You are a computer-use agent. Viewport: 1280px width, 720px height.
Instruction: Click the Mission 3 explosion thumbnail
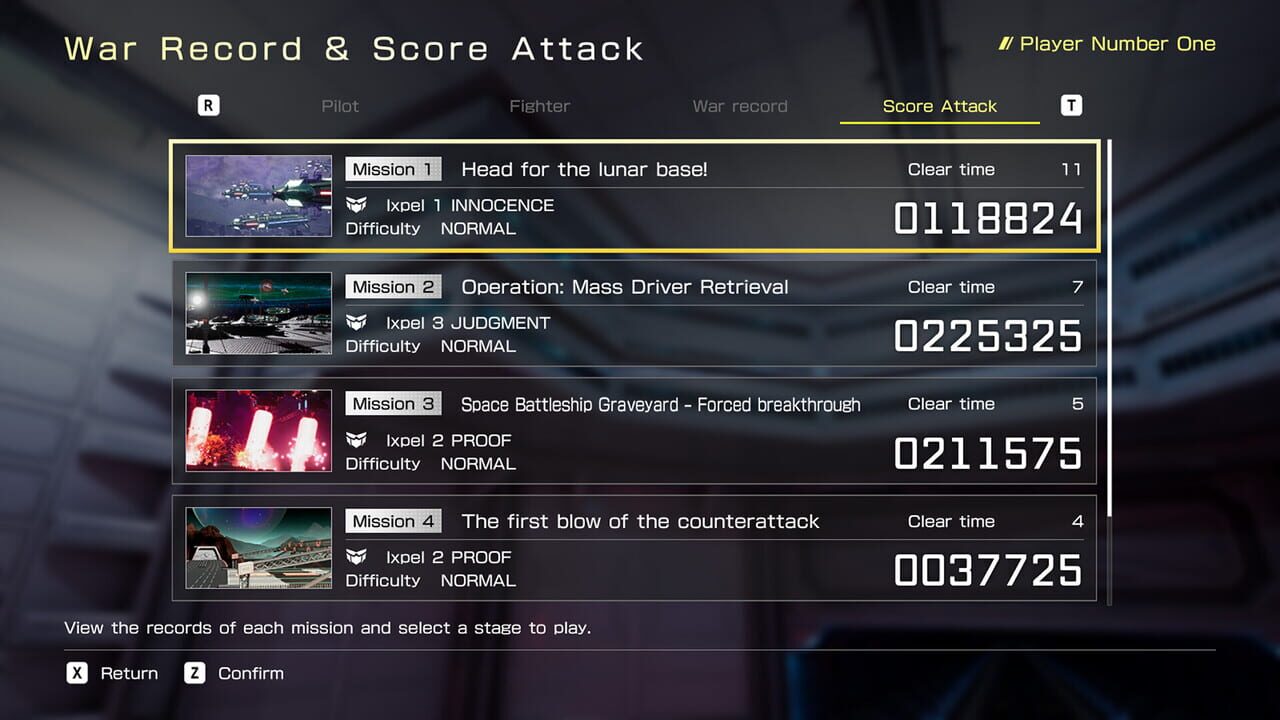click(x=258, y=431)
